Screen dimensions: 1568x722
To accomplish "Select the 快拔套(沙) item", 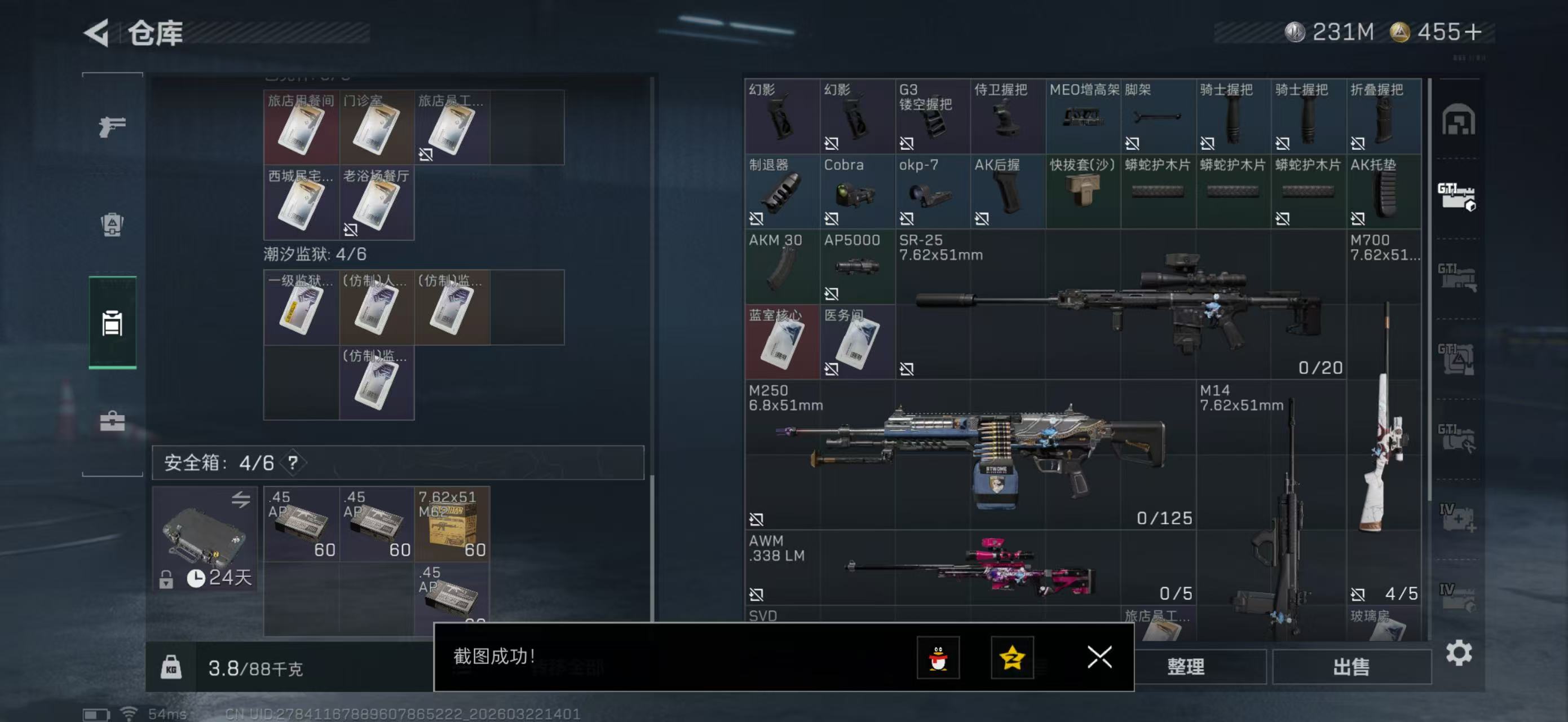I will click(1082, 192).
